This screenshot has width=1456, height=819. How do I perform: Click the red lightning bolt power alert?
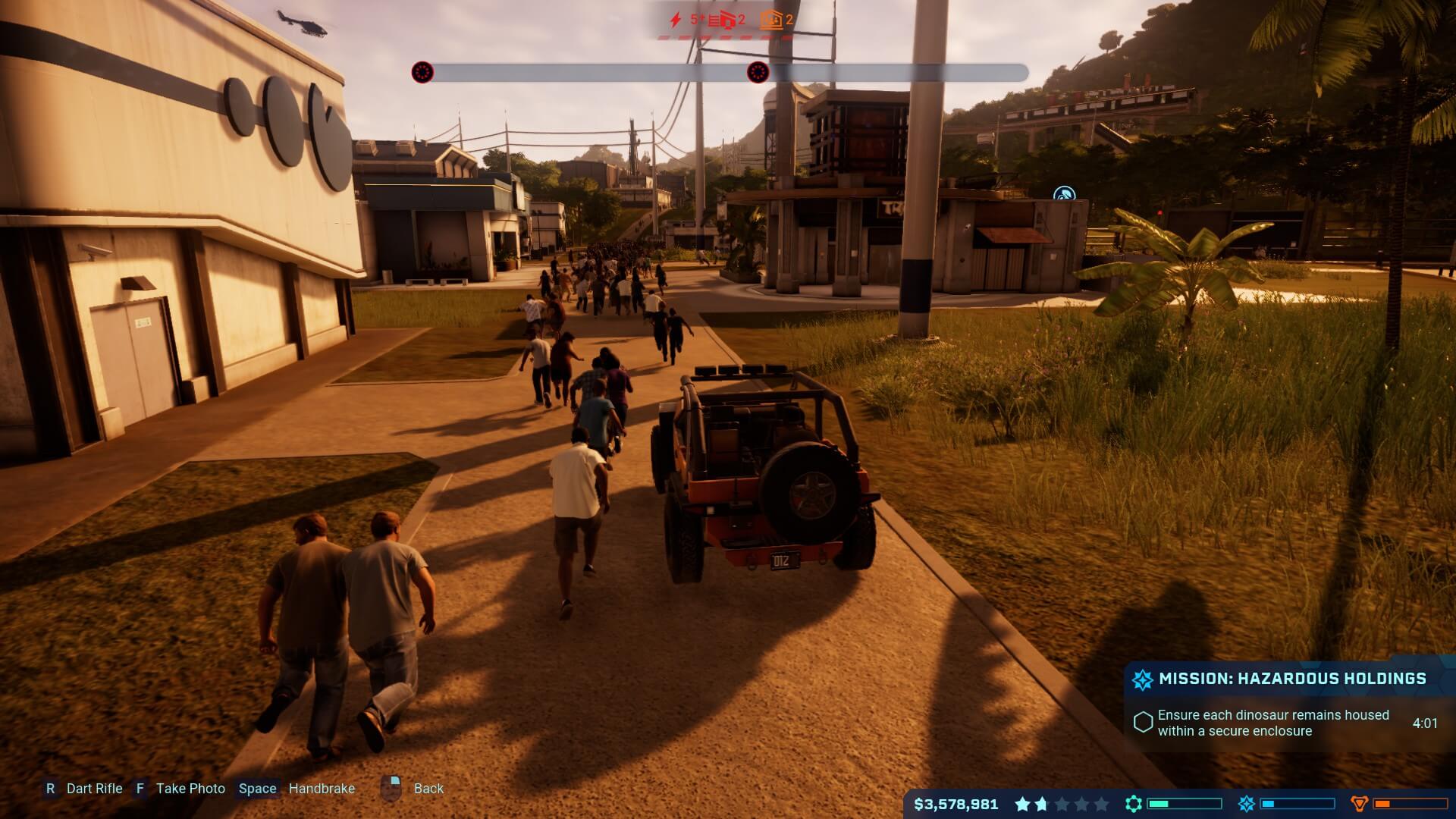pos(676,20)
